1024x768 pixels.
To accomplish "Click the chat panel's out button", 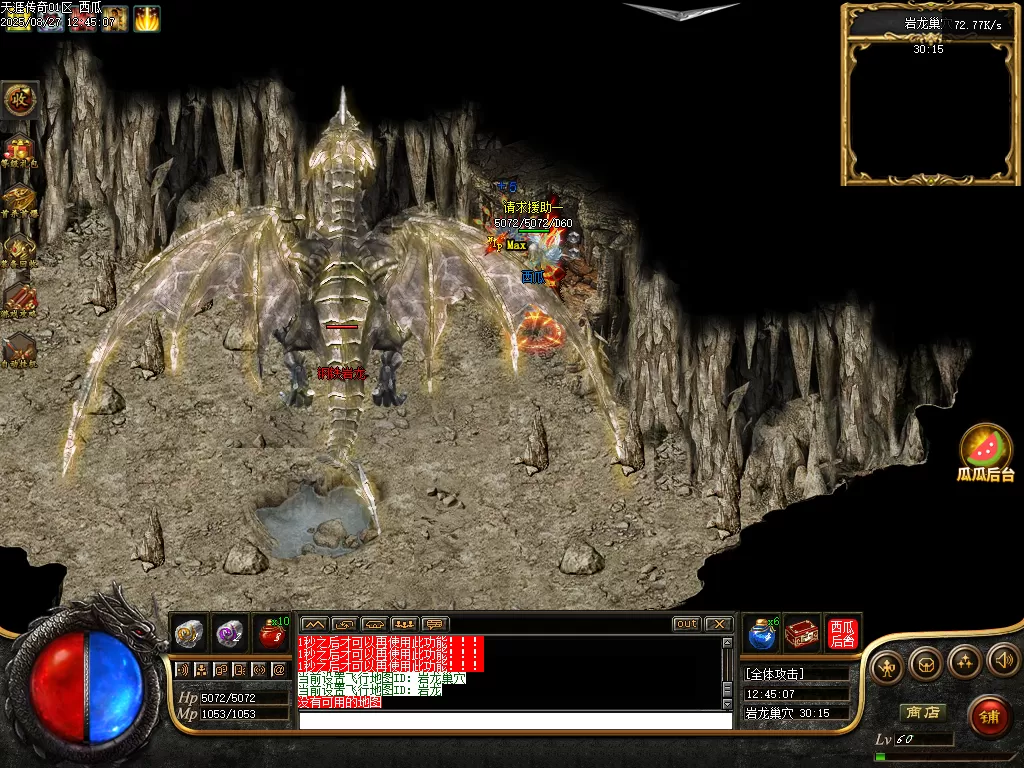I will [686, 624].
